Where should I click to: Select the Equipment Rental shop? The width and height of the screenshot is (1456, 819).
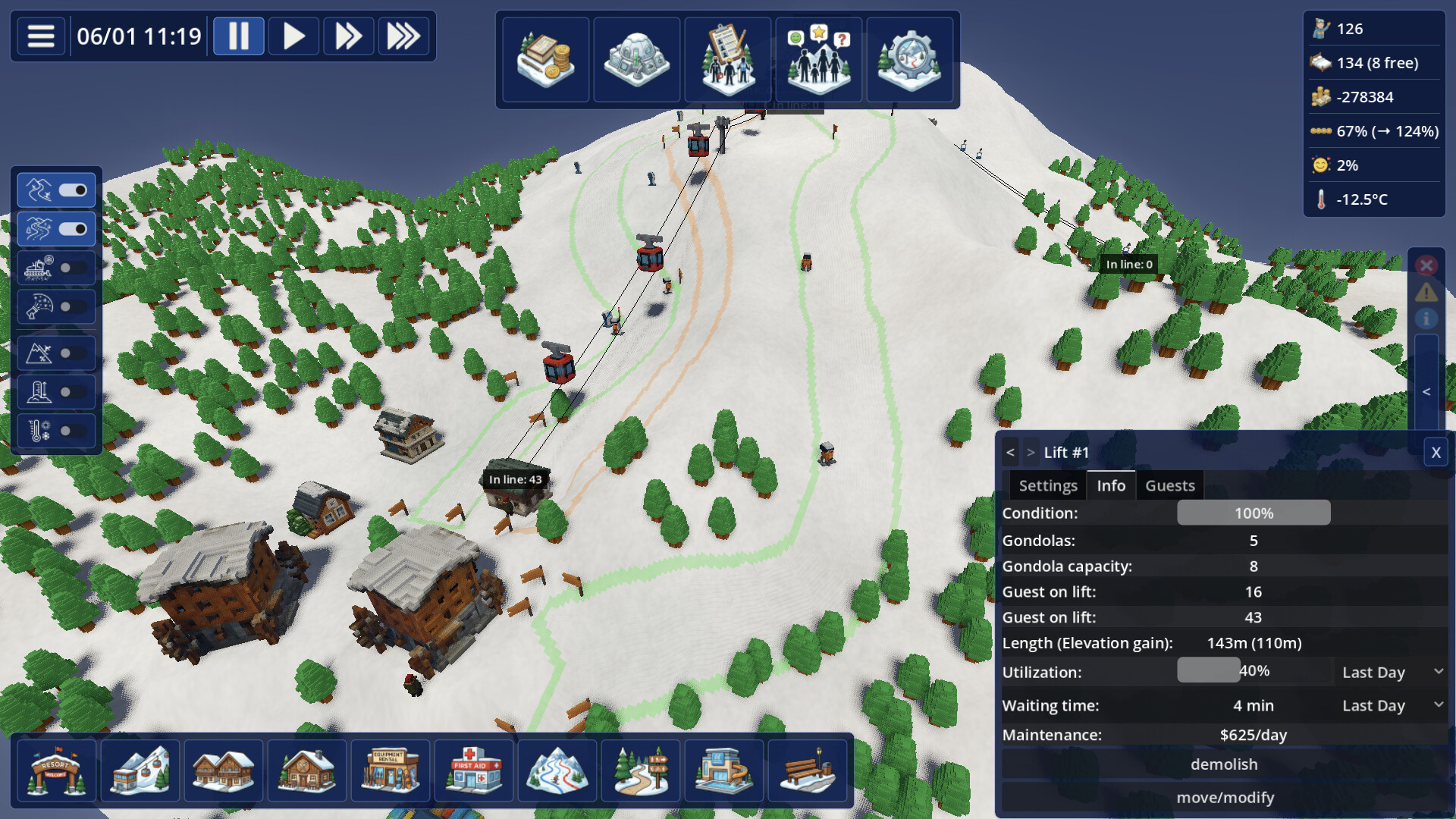(391, 770)
